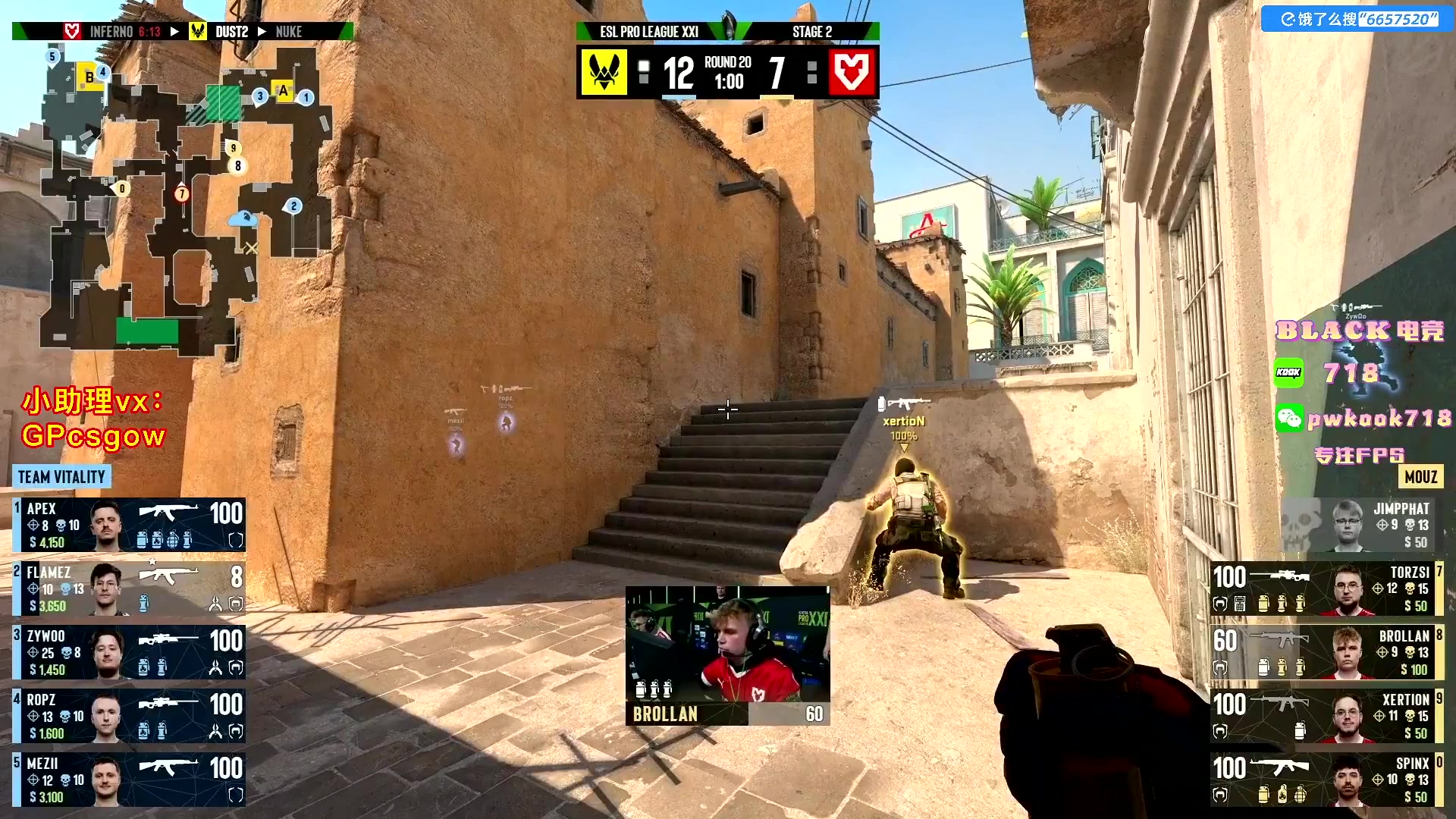This screenshot has width=1456, height=819.
Task: Select SPINX's player row
Action: (x=1326, y=780)
